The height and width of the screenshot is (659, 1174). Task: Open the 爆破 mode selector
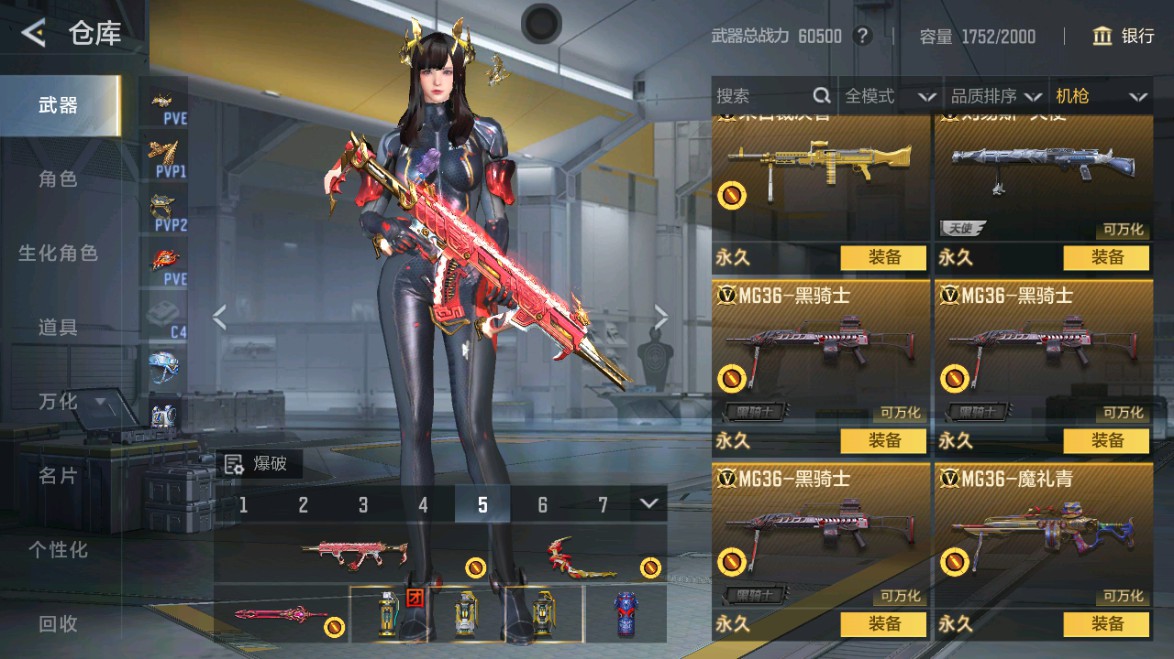tap(257, 463)
